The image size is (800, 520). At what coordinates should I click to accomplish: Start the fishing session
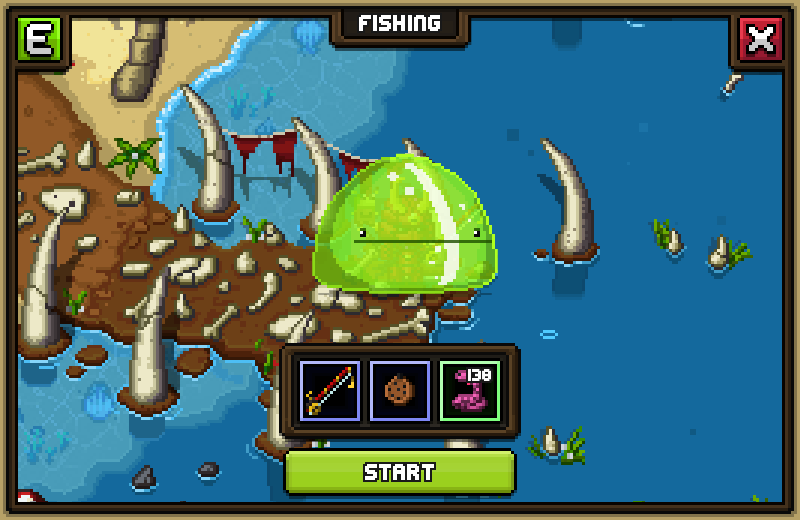[399, 472]
